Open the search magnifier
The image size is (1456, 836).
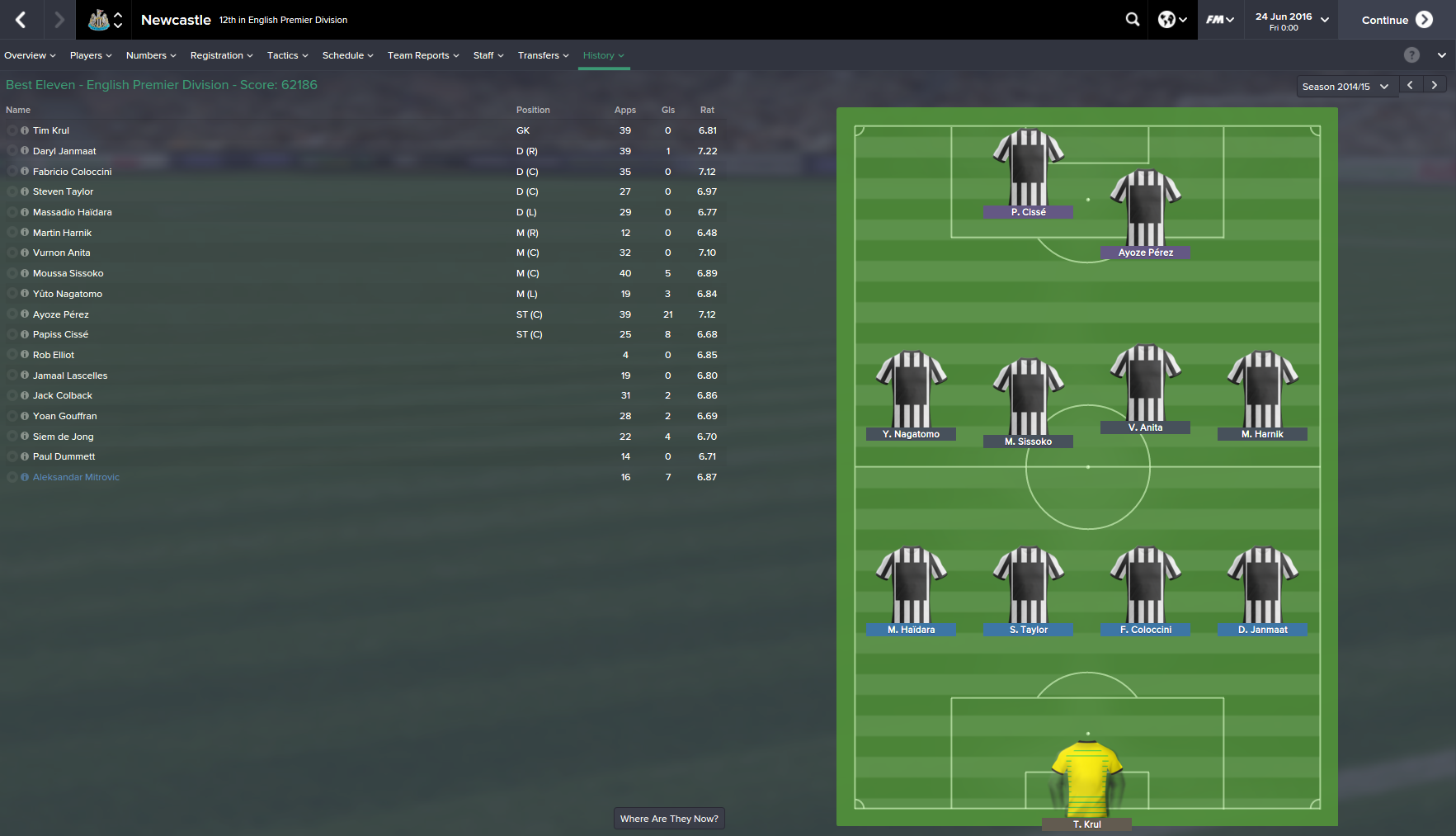(x=1133, y=20)
